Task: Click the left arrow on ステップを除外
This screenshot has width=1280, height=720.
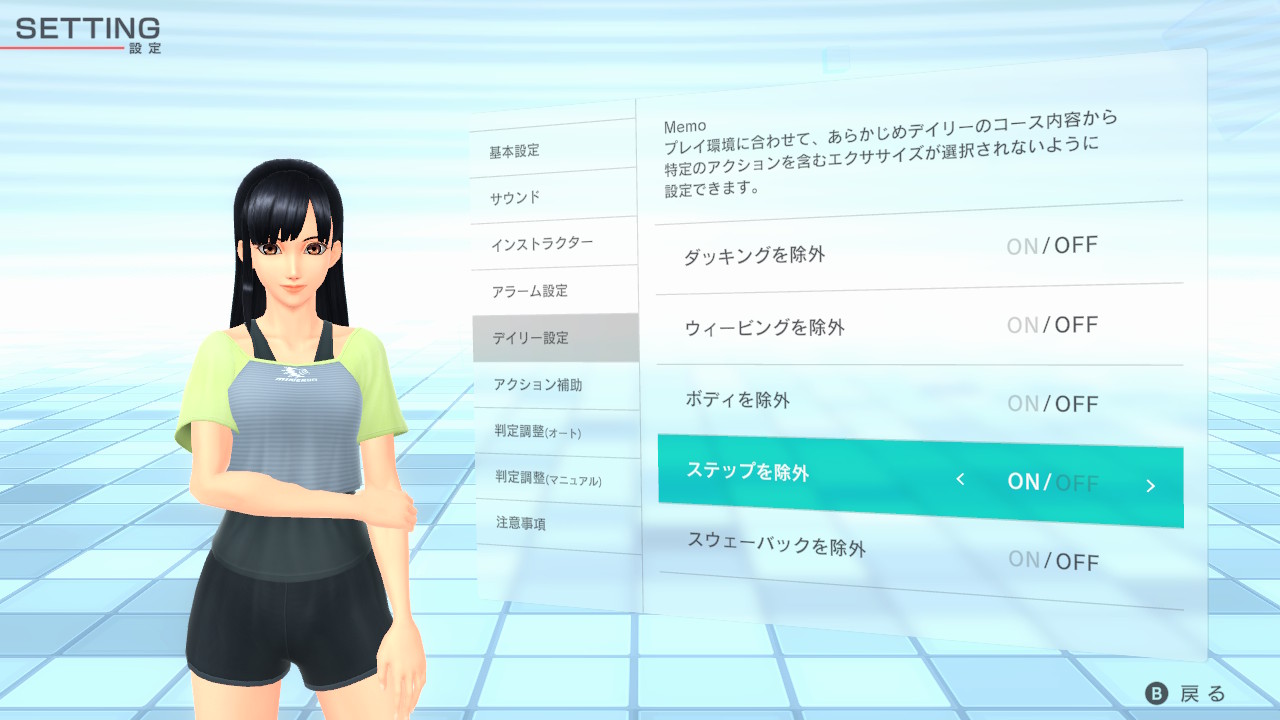Action: (959, 481)
